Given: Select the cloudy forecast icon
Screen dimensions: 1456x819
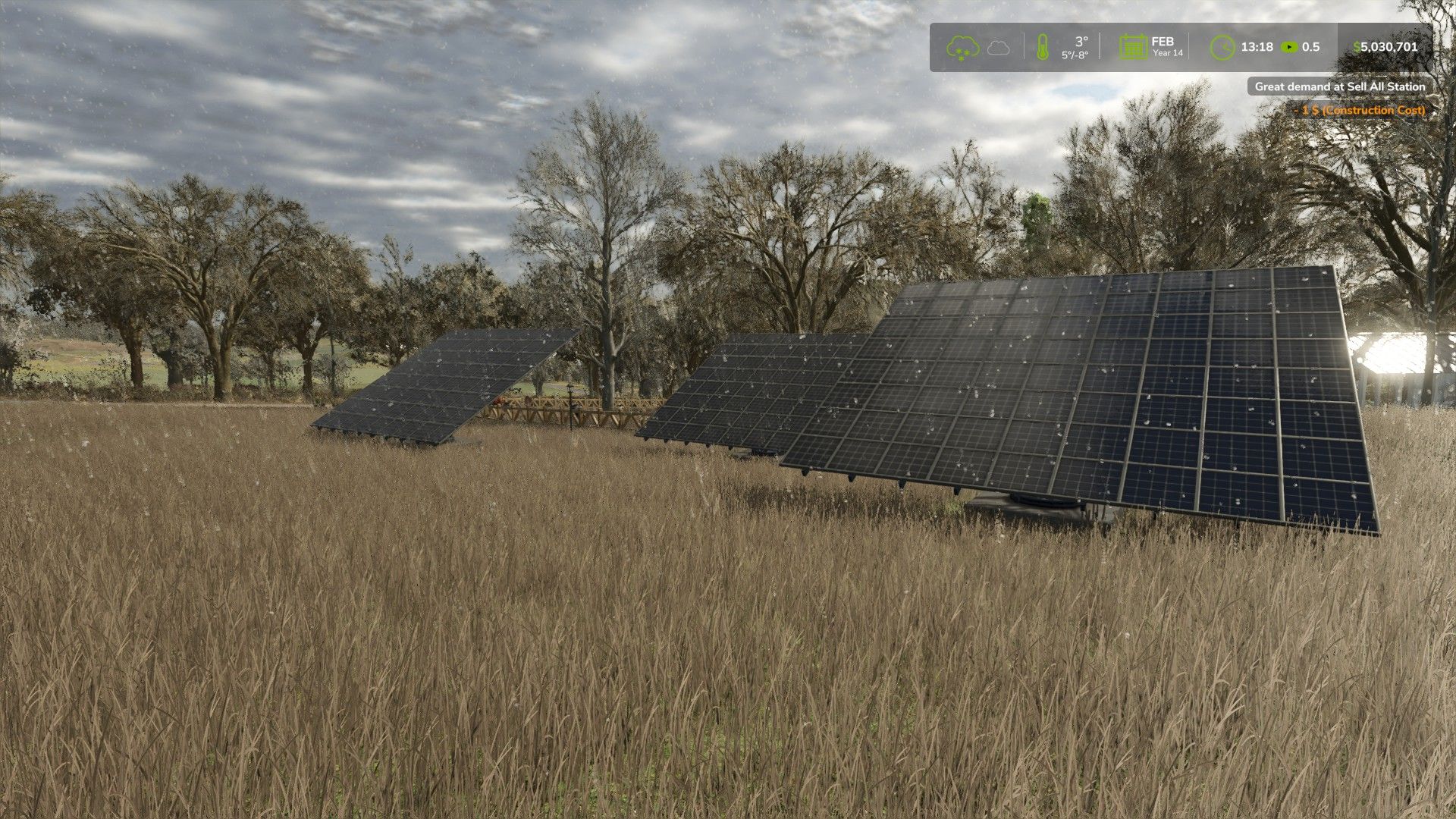Looking at the screenshot, I should (x=999, y=48).
